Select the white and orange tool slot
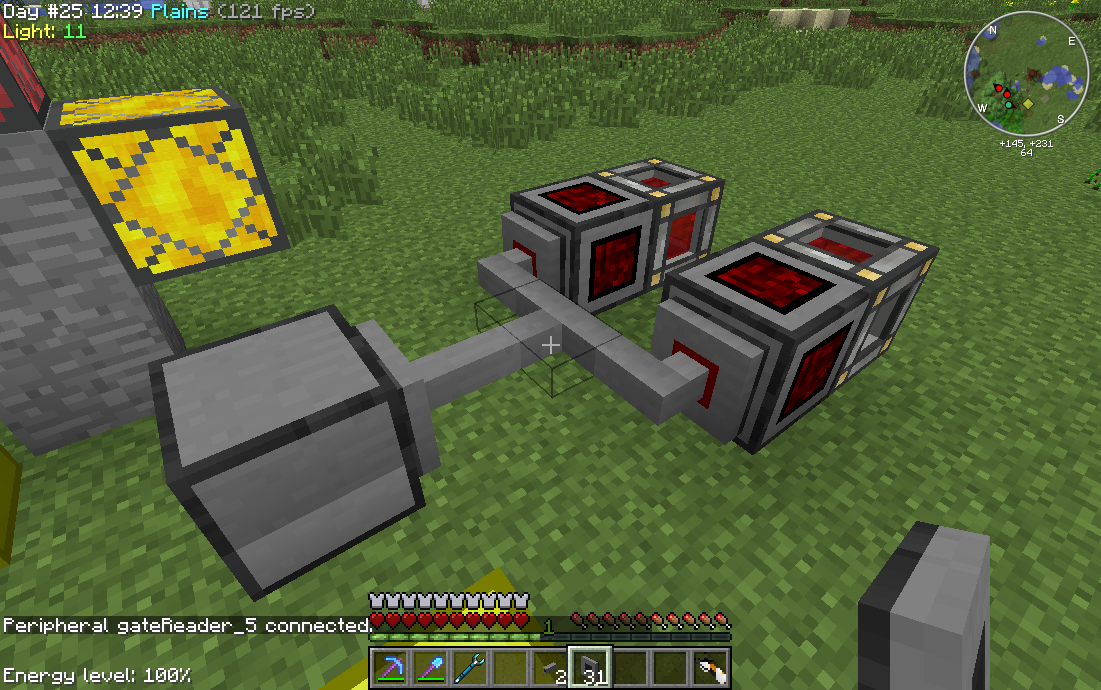Image resolution: width=1101 pixels, height=690 pixels. pos(711,668)
